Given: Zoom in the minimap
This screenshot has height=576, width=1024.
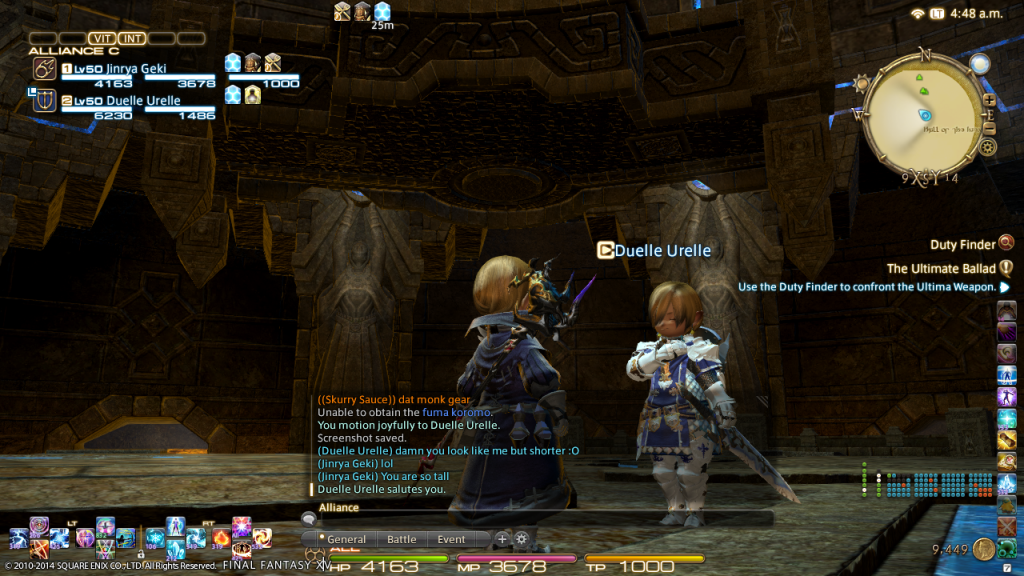Looking at the screenshot, I should pyautogui.click(x=989, y=100).
